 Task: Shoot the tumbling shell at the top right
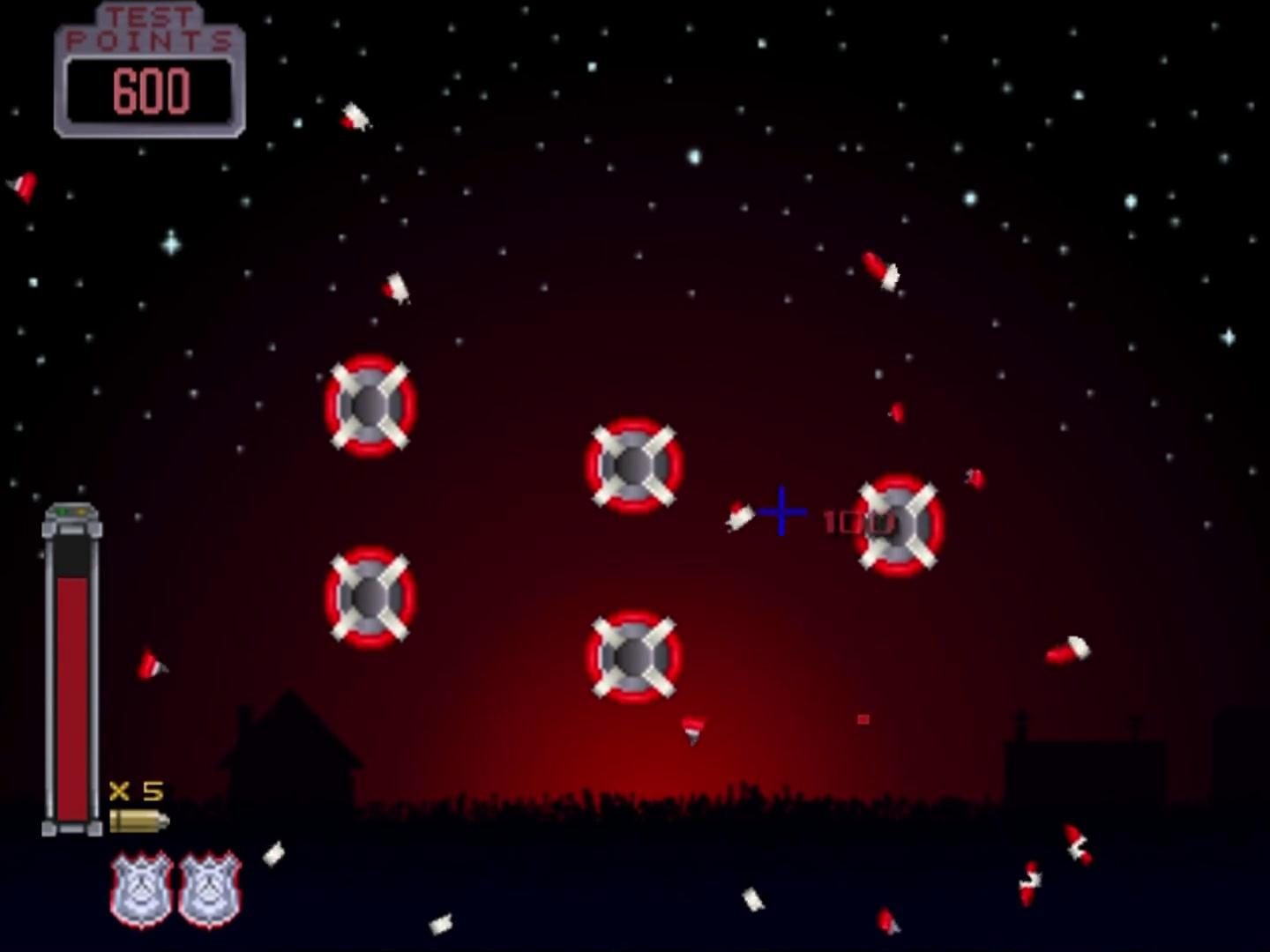(x=880, y=269)
